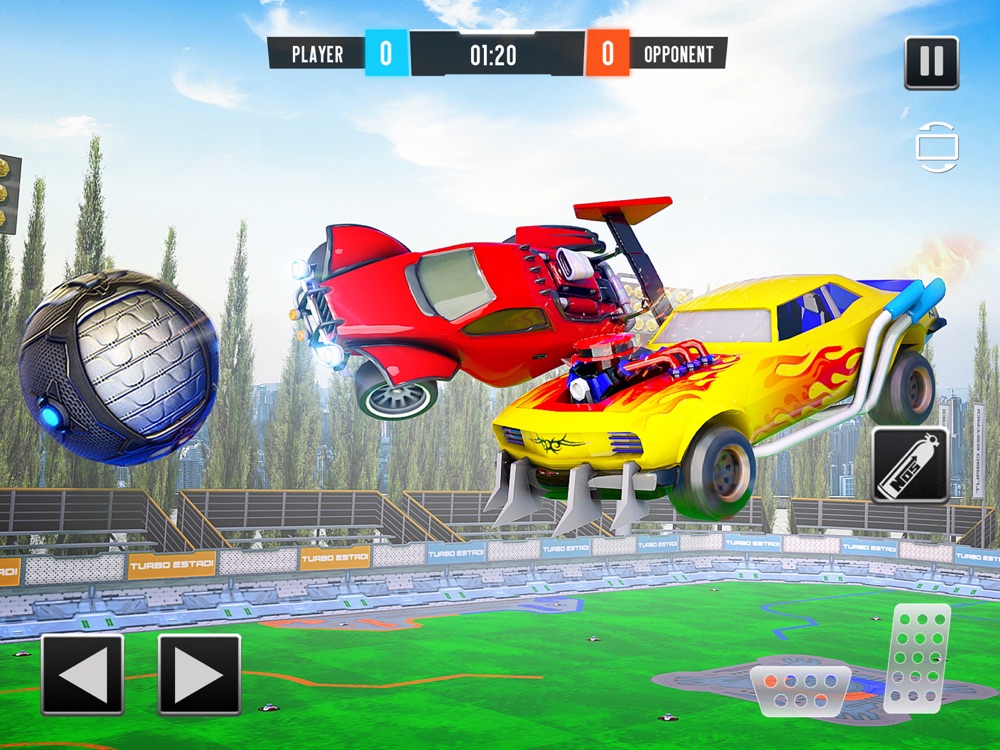The image size is (1000, 750).
Task: Tap the accelerator gas pedal
Action: pos(918,657)
